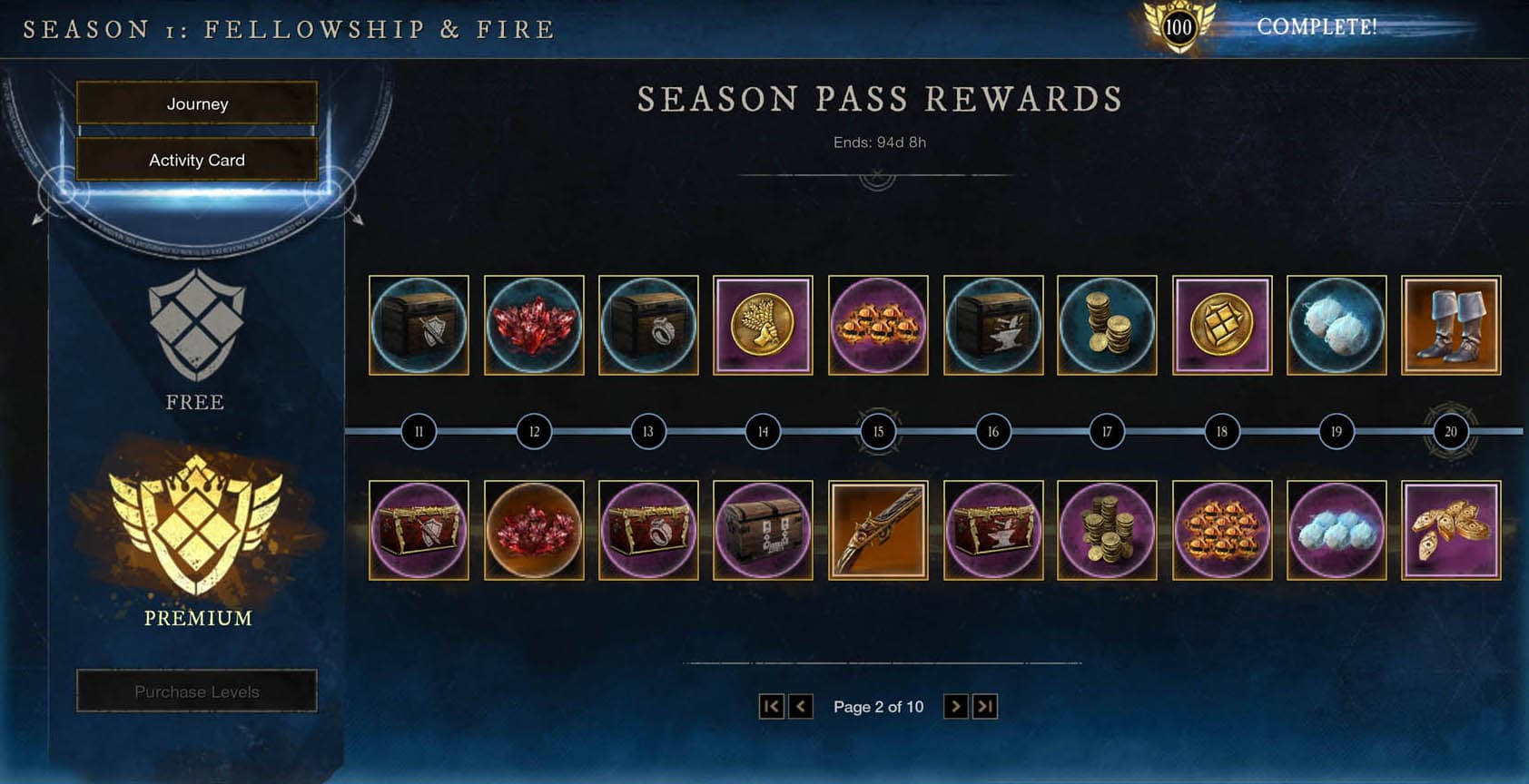Select the gold medallion reward at level 14
The width and height of the screenshot is (1529, 784).
click(764, 326)
